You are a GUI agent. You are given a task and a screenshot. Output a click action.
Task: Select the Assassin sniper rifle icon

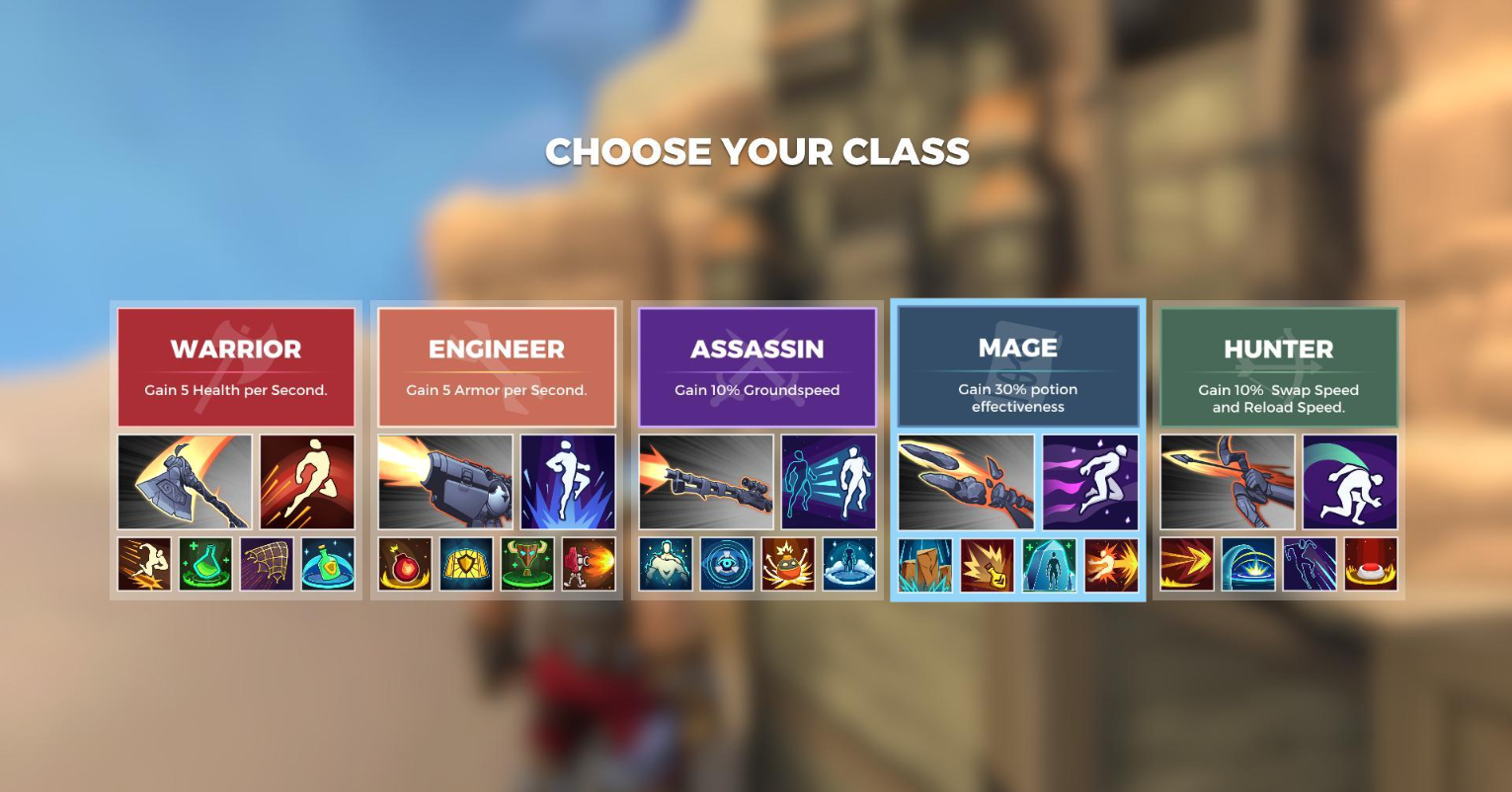(x=706, y=482)
